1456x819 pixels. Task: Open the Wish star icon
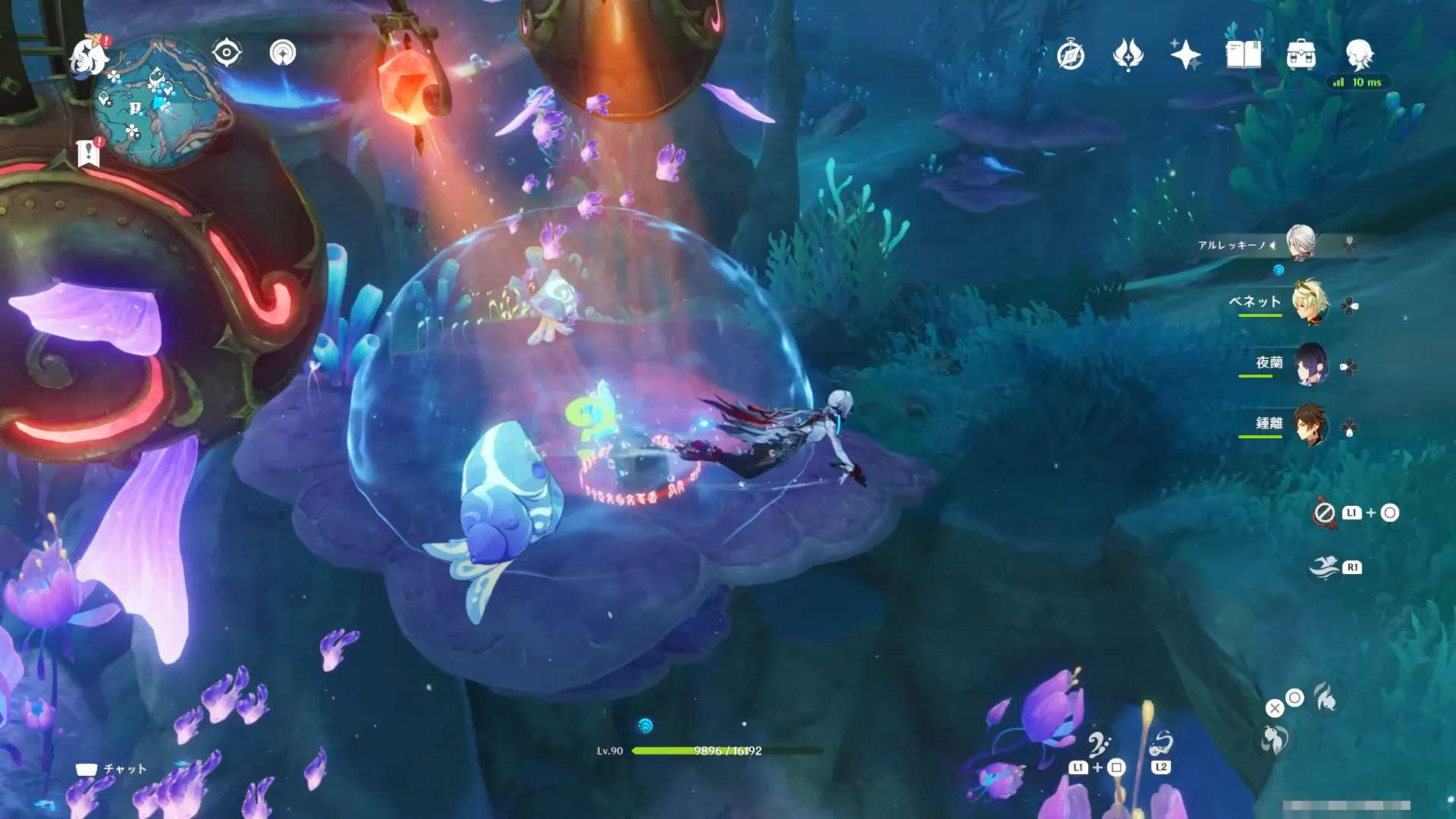[x=1185, y=55]
